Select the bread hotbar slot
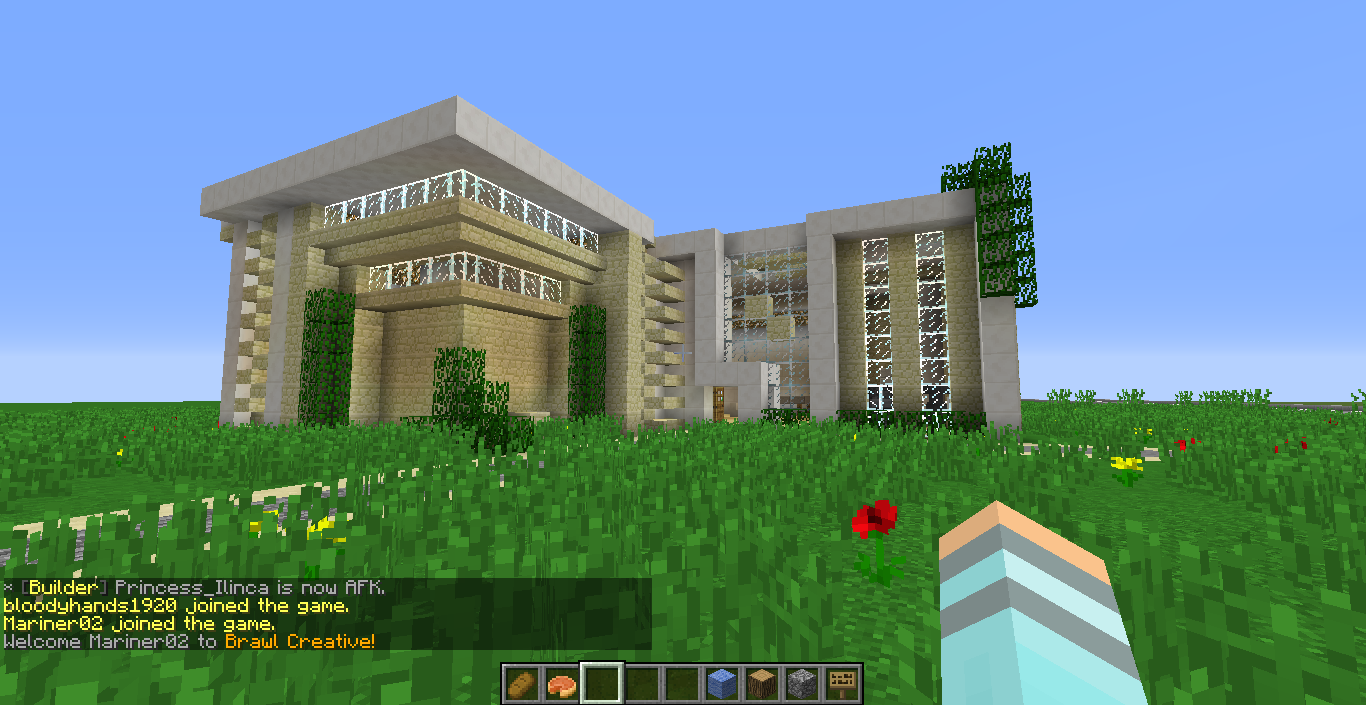Screen dimensions: 1366x705 point(521,684)
